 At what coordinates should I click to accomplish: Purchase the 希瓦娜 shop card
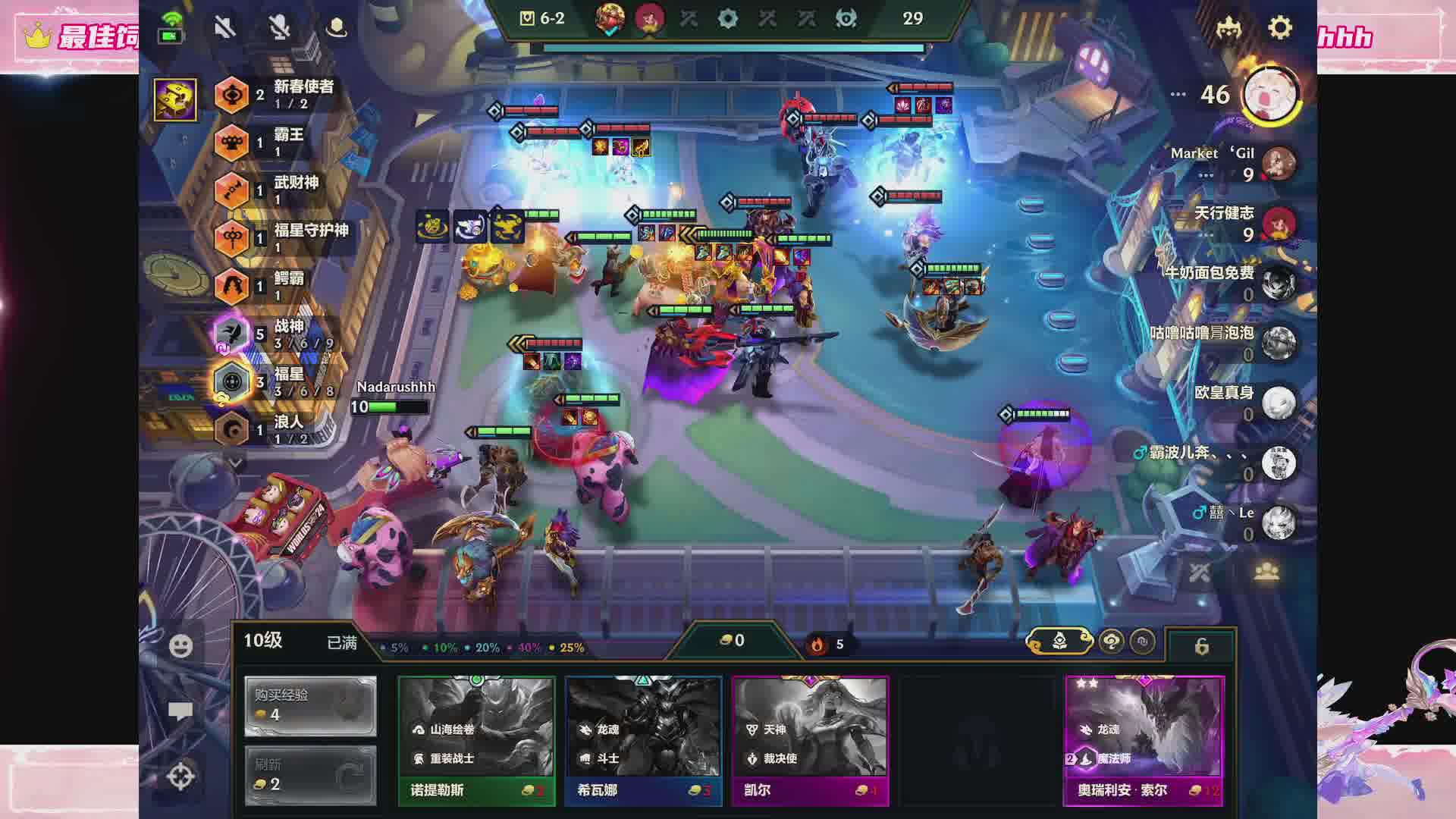(x=643, y=739)
